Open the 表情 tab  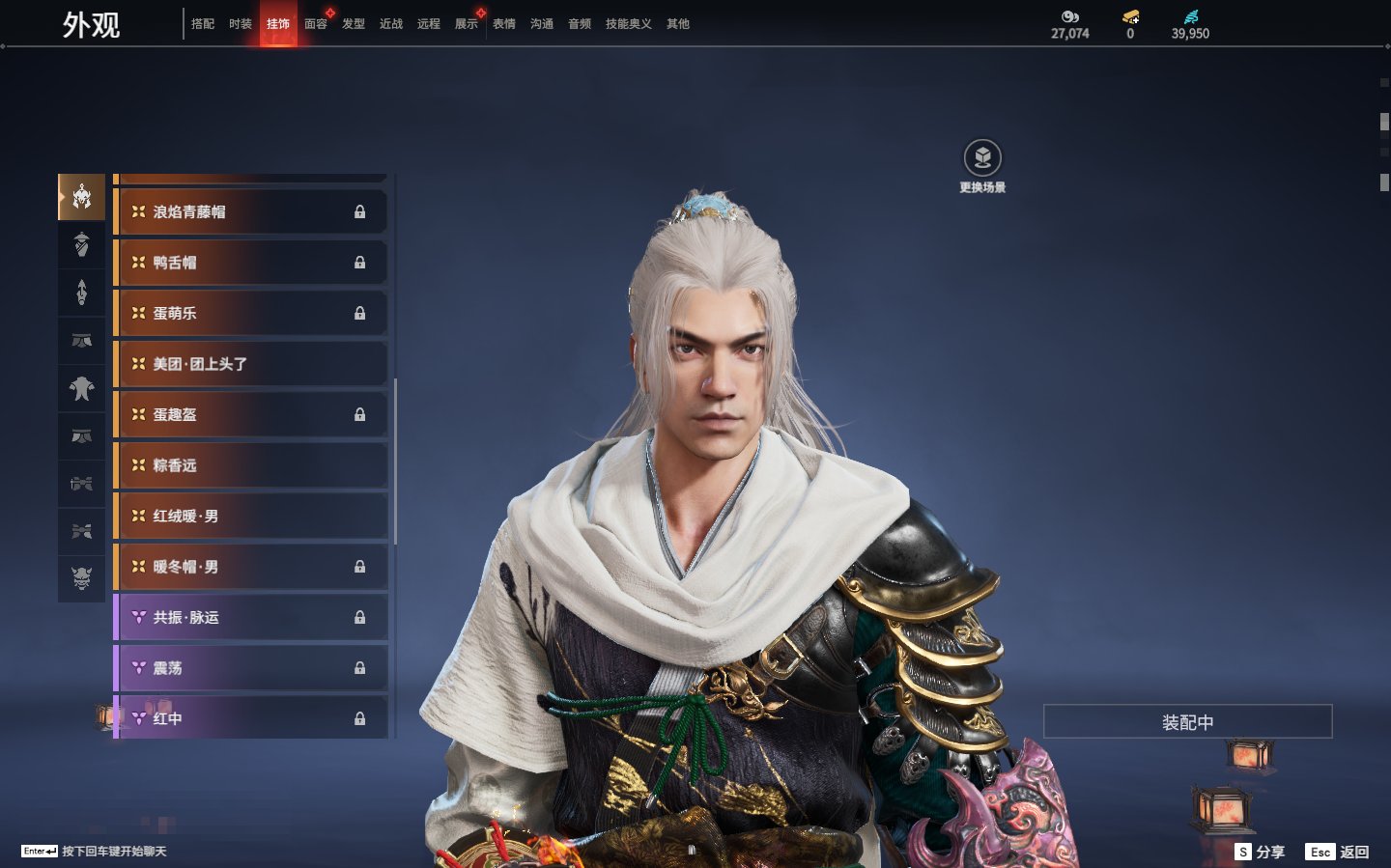point(504,24)
